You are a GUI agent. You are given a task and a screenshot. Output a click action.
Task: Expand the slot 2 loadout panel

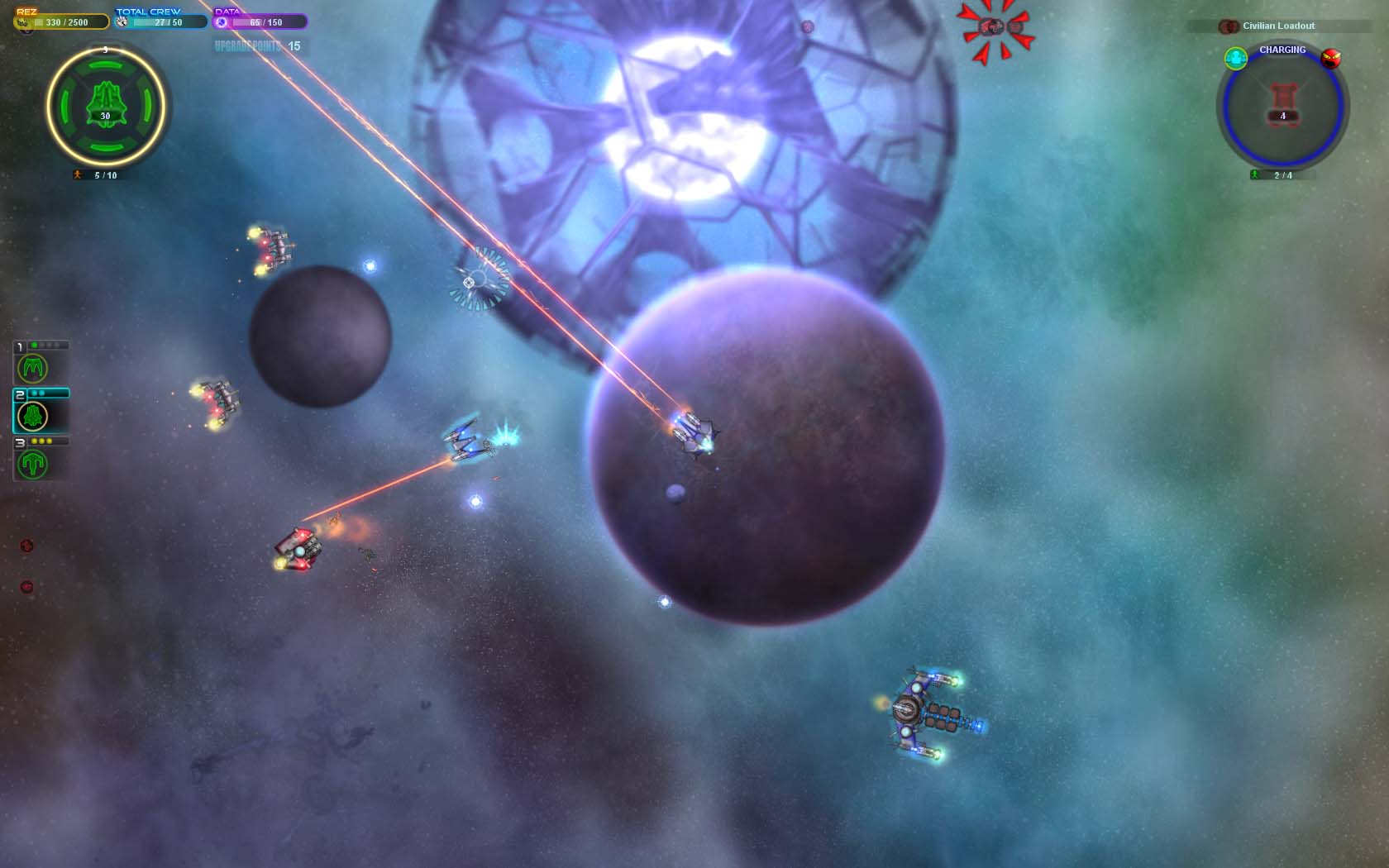(x=50, y=394)
